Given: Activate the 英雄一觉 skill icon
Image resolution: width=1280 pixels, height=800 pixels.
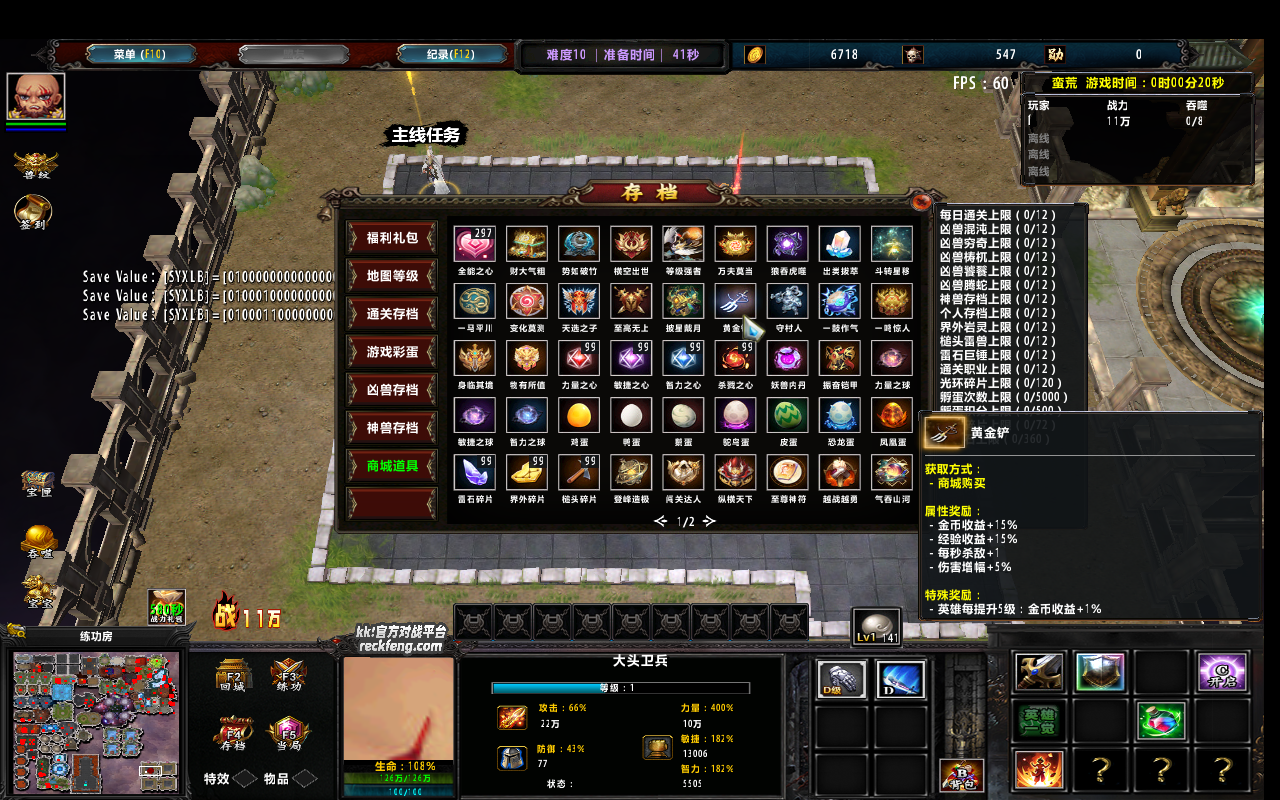Looking at the screenshot, I should click(x=1040, y=720).
